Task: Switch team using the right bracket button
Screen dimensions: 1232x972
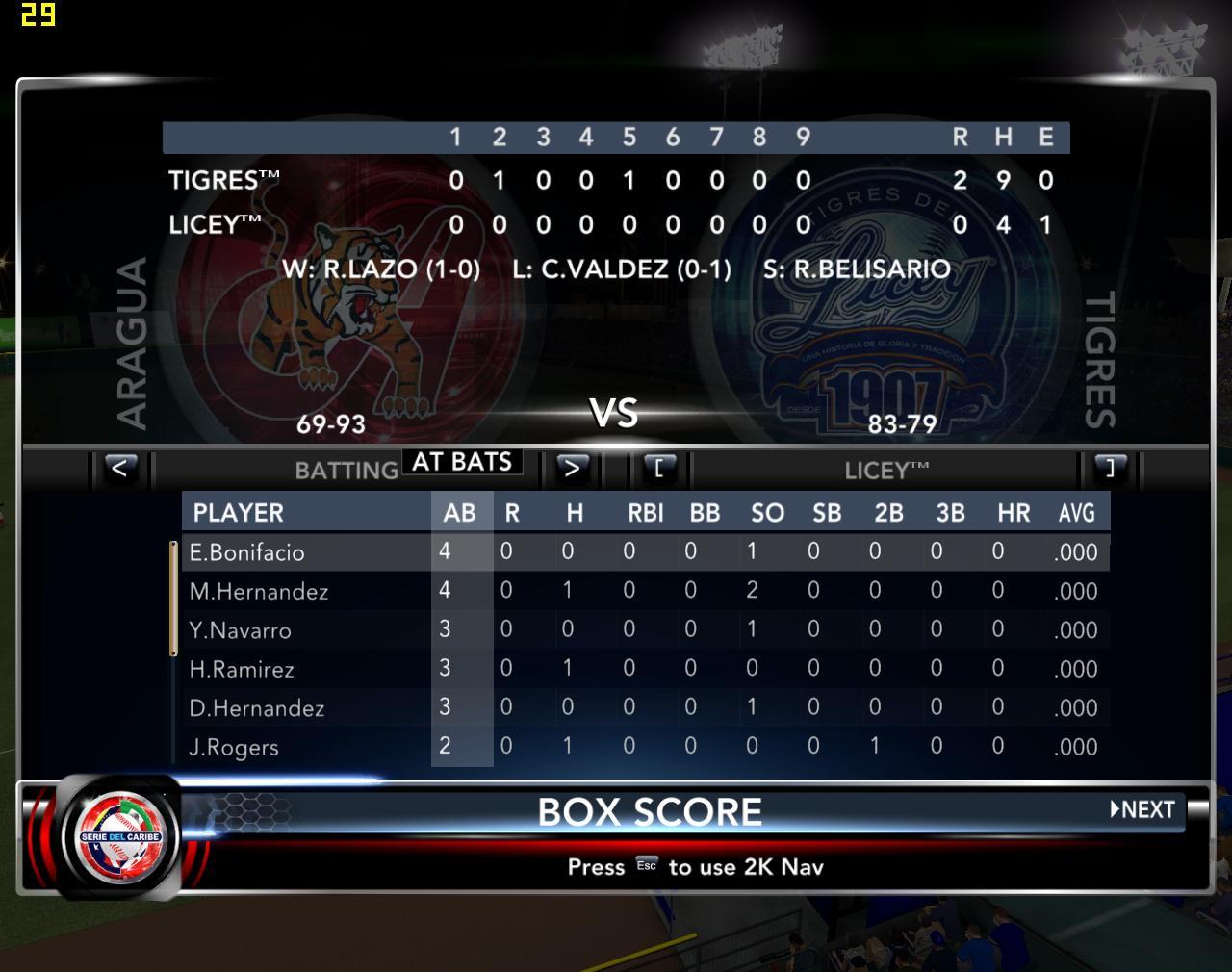Action: tap(1110, 469)
